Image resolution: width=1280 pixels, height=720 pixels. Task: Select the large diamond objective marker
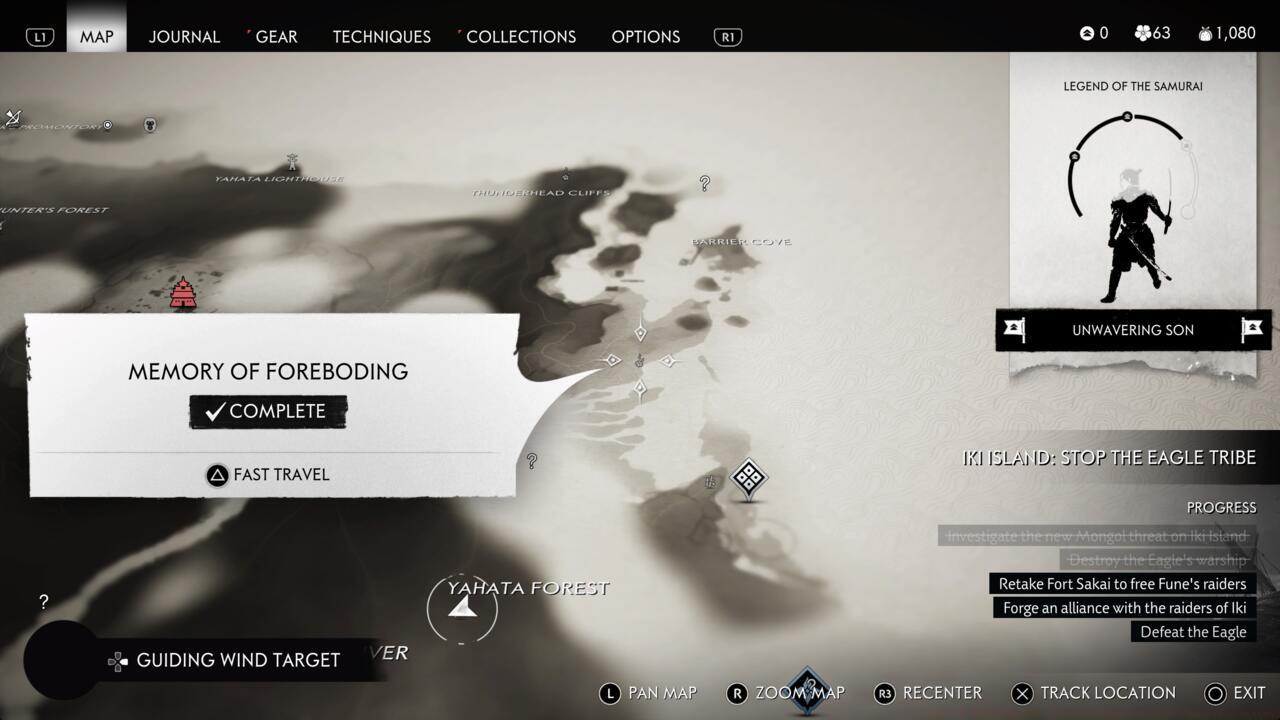(749, 477)
